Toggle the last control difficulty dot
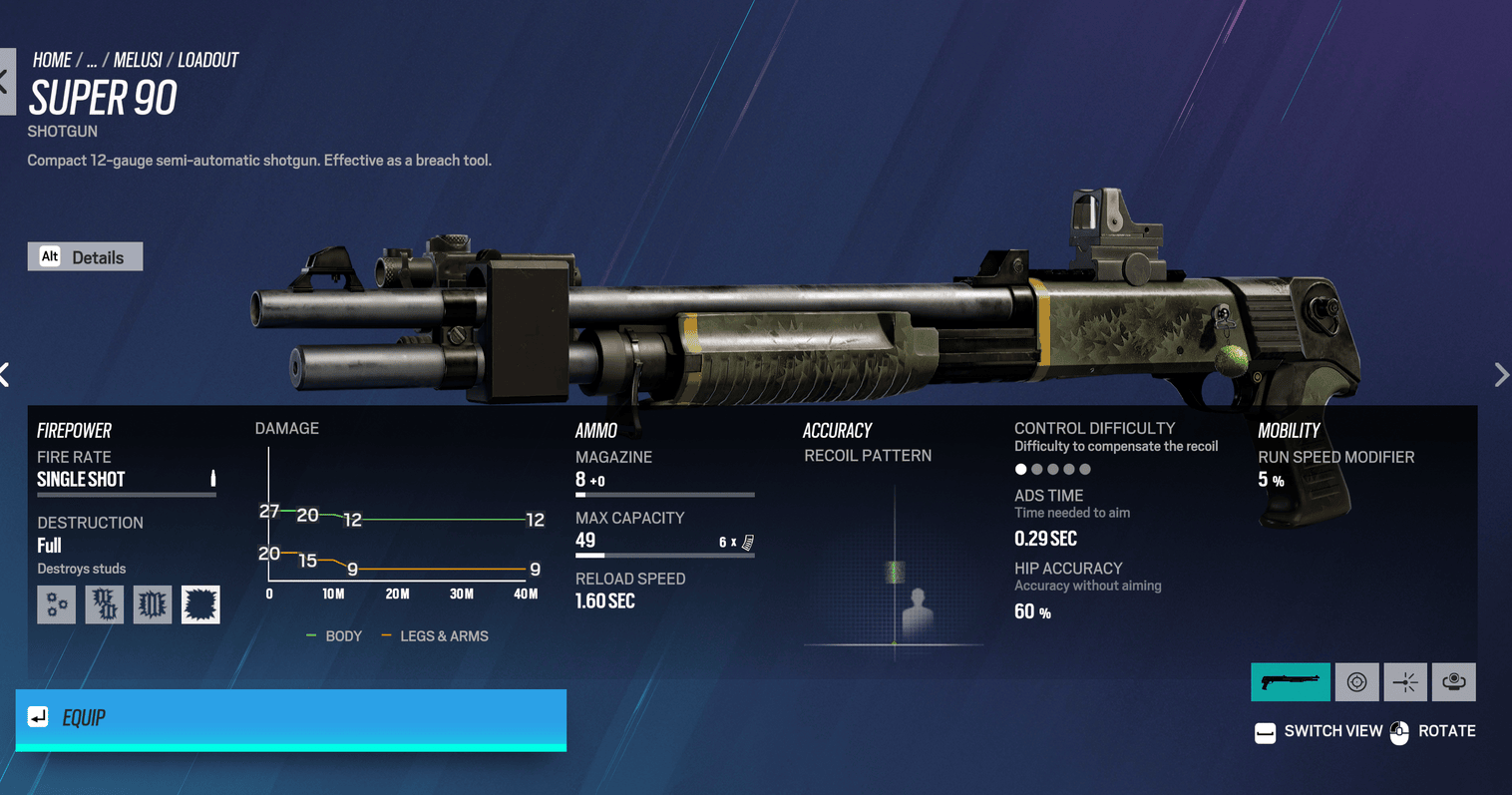Viewport: 1512px width, 795px height. tap(1085, 468)
